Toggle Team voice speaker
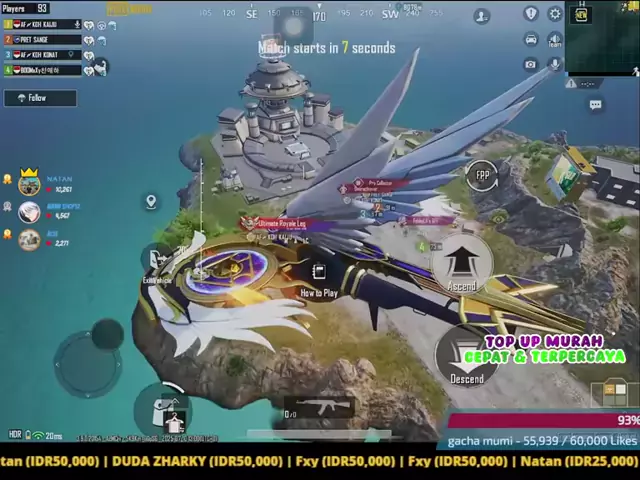This screenshot has width=640, height=480. coord(555,39)
